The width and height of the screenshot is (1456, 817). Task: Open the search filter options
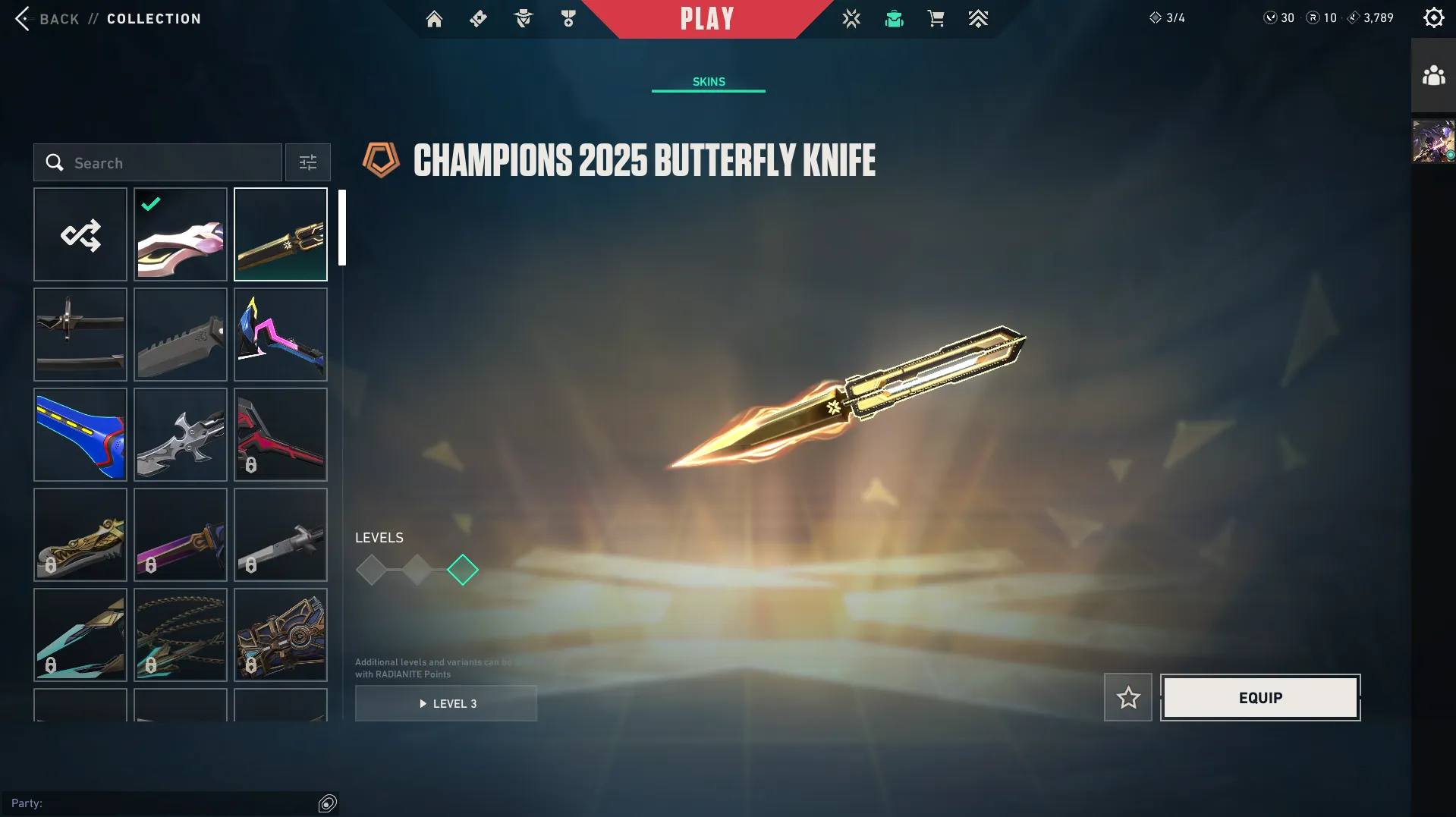click(307, 162)
